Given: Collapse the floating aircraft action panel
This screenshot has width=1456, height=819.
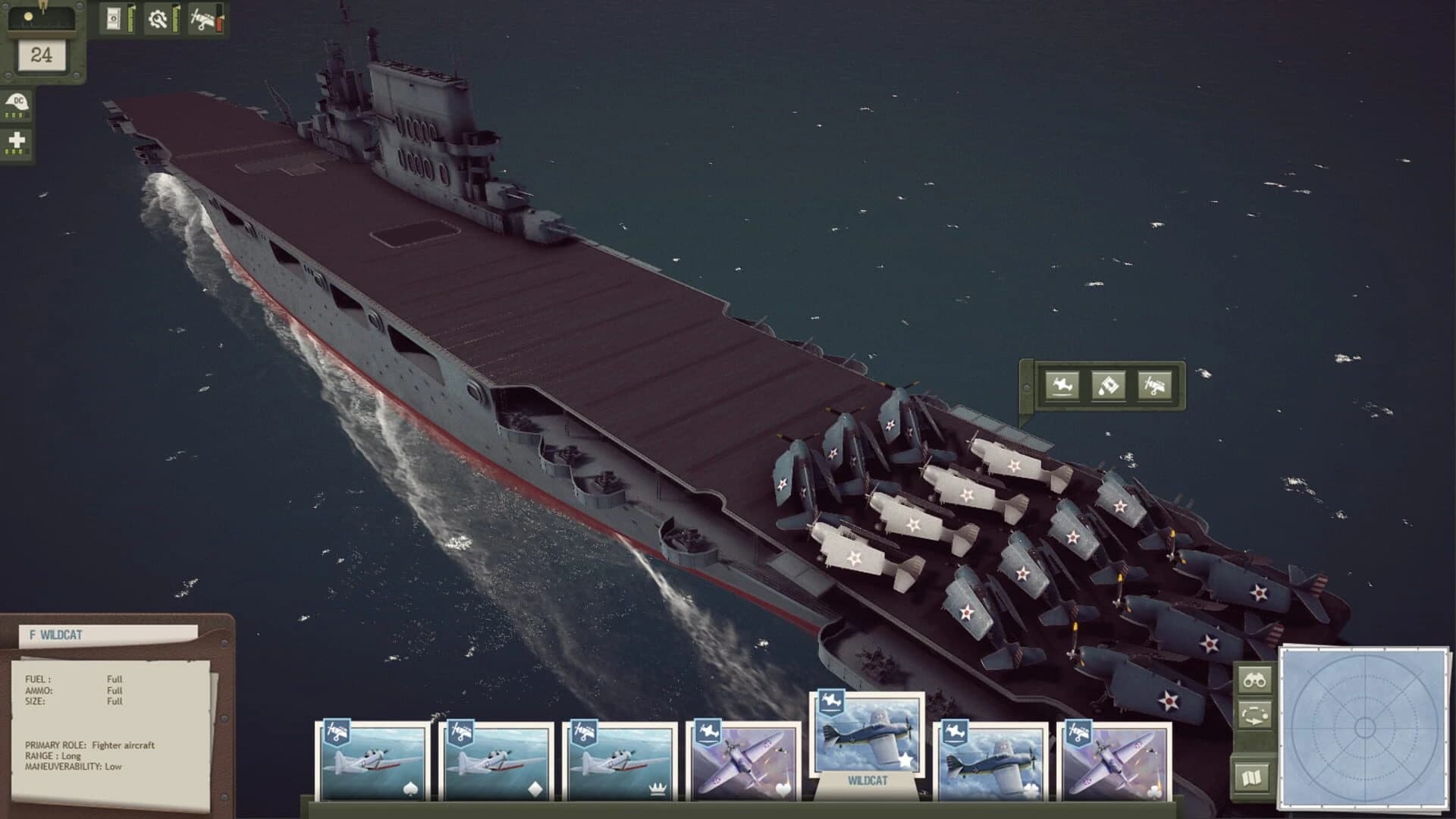Looking at the screenshot, I should click(1028, 384).
